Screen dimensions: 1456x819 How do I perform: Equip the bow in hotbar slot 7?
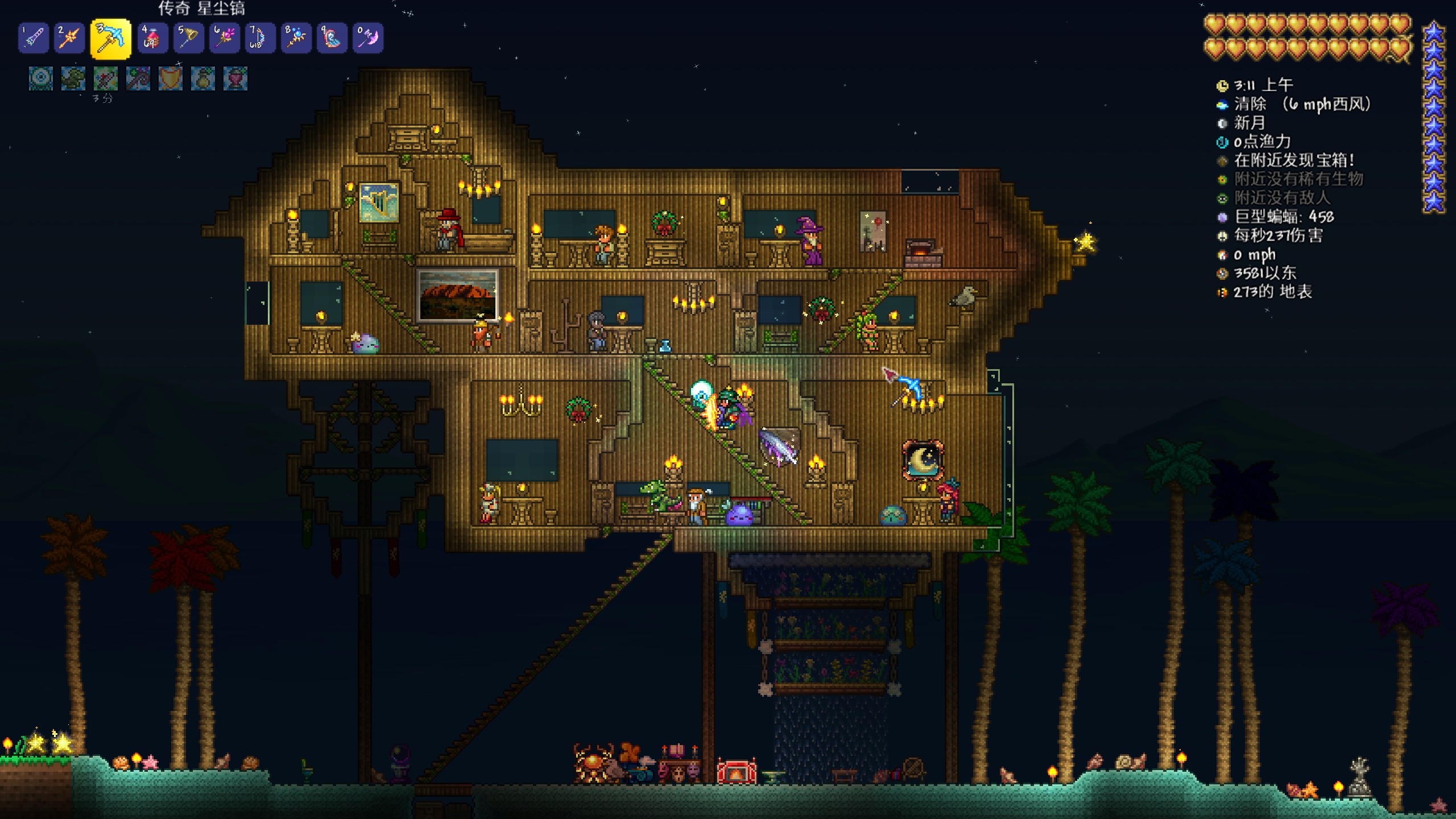[x=260, y=38]
